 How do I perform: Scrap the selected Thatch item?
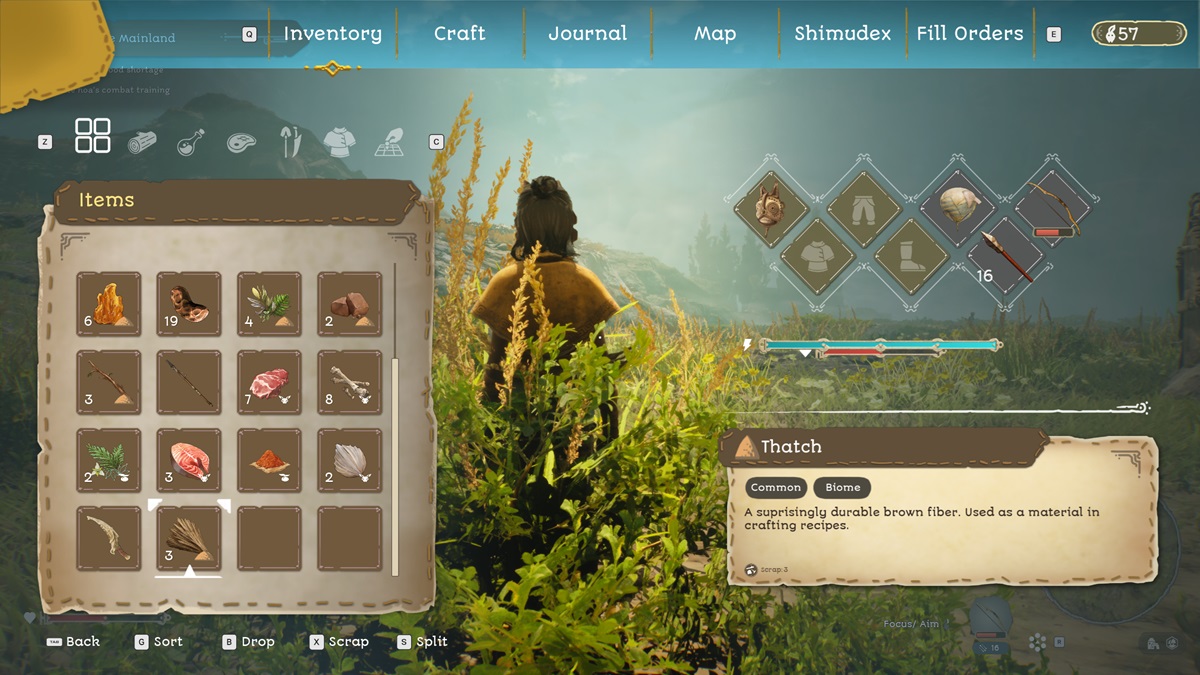[339, 642]
